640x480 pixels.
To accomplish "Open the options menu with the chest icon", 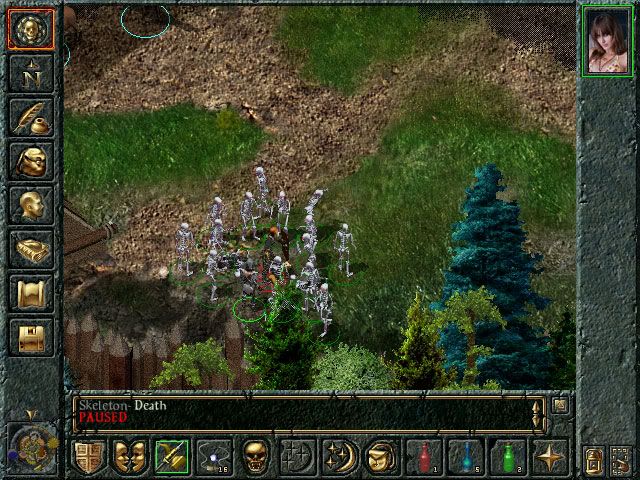I will (x=30, y=337).
